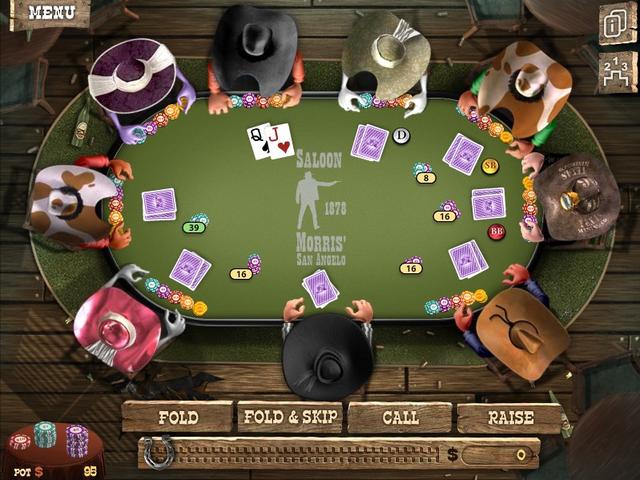640x480 pixels.
Task: Select your Queen and Jack hole cards
Action: (x=270, y=142)
